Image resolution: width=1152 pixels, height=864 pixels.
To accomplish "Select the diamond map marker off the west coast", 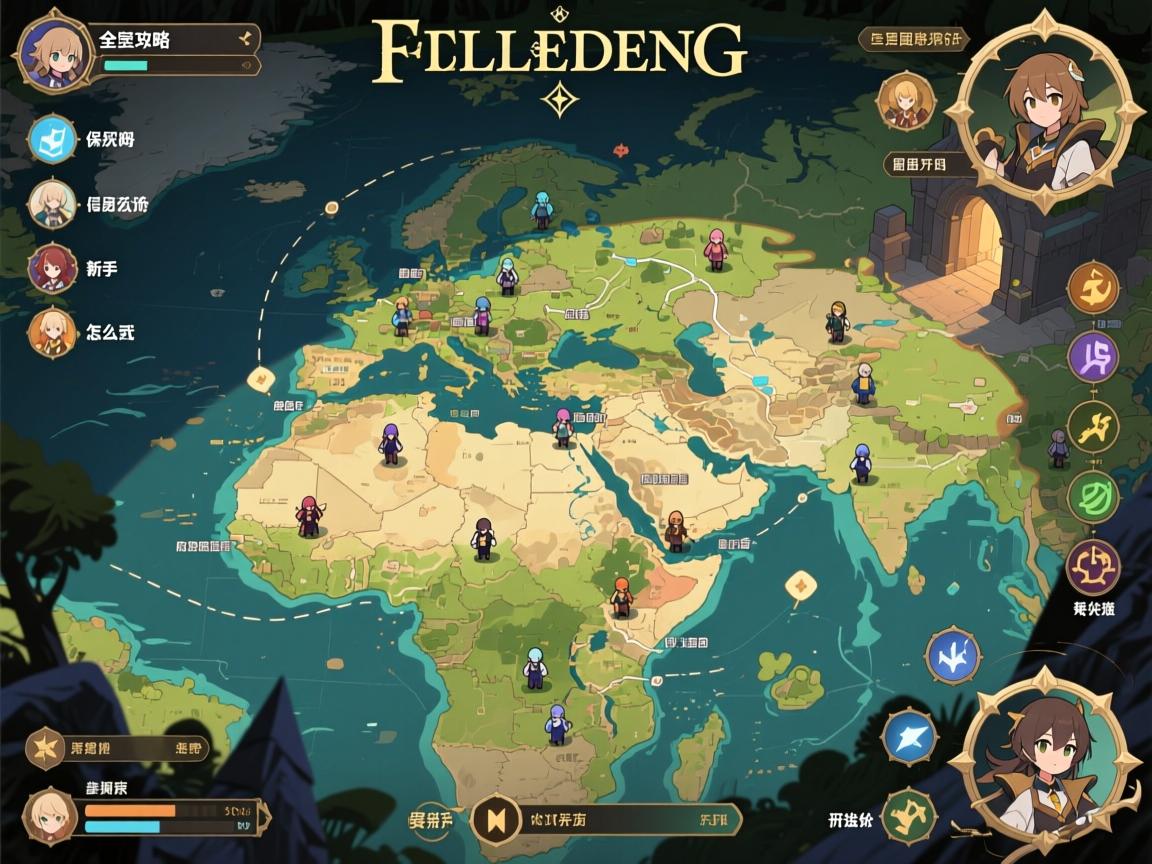I will tap(260, 377).
